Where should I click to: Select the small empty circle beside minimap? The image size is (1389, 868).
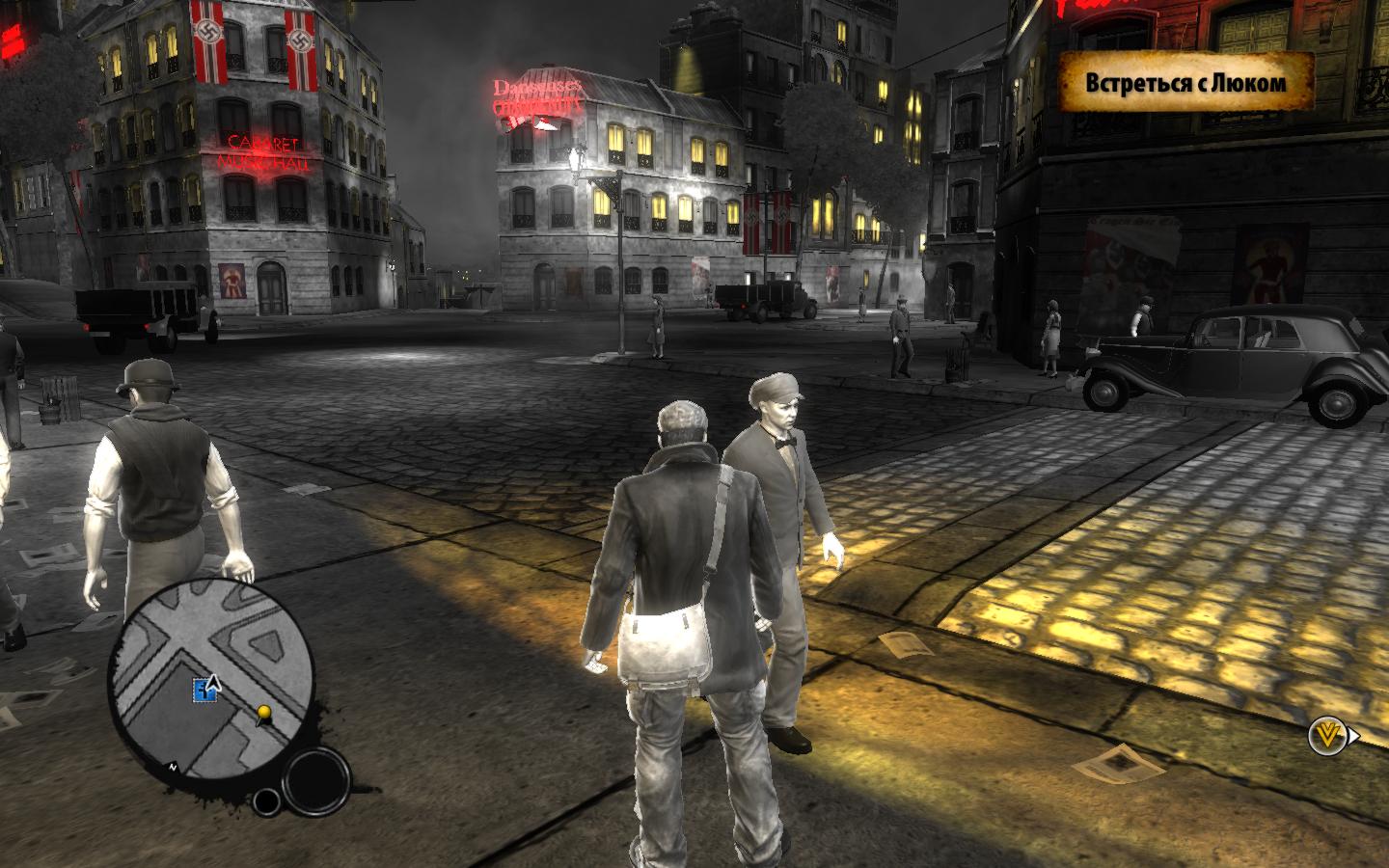tap(265, 800)
